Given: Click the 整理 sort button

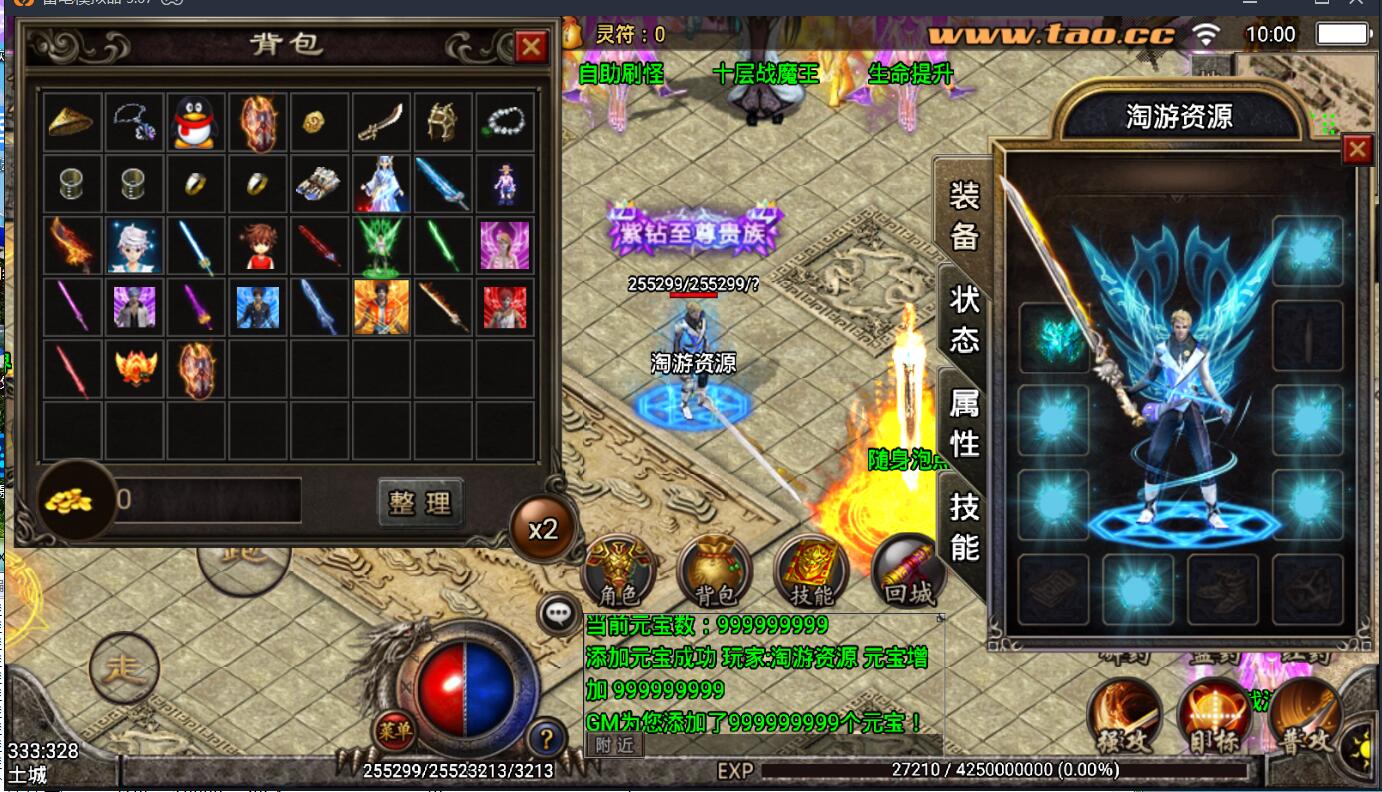Looking at the screenshot, I should tap(421, 503).
